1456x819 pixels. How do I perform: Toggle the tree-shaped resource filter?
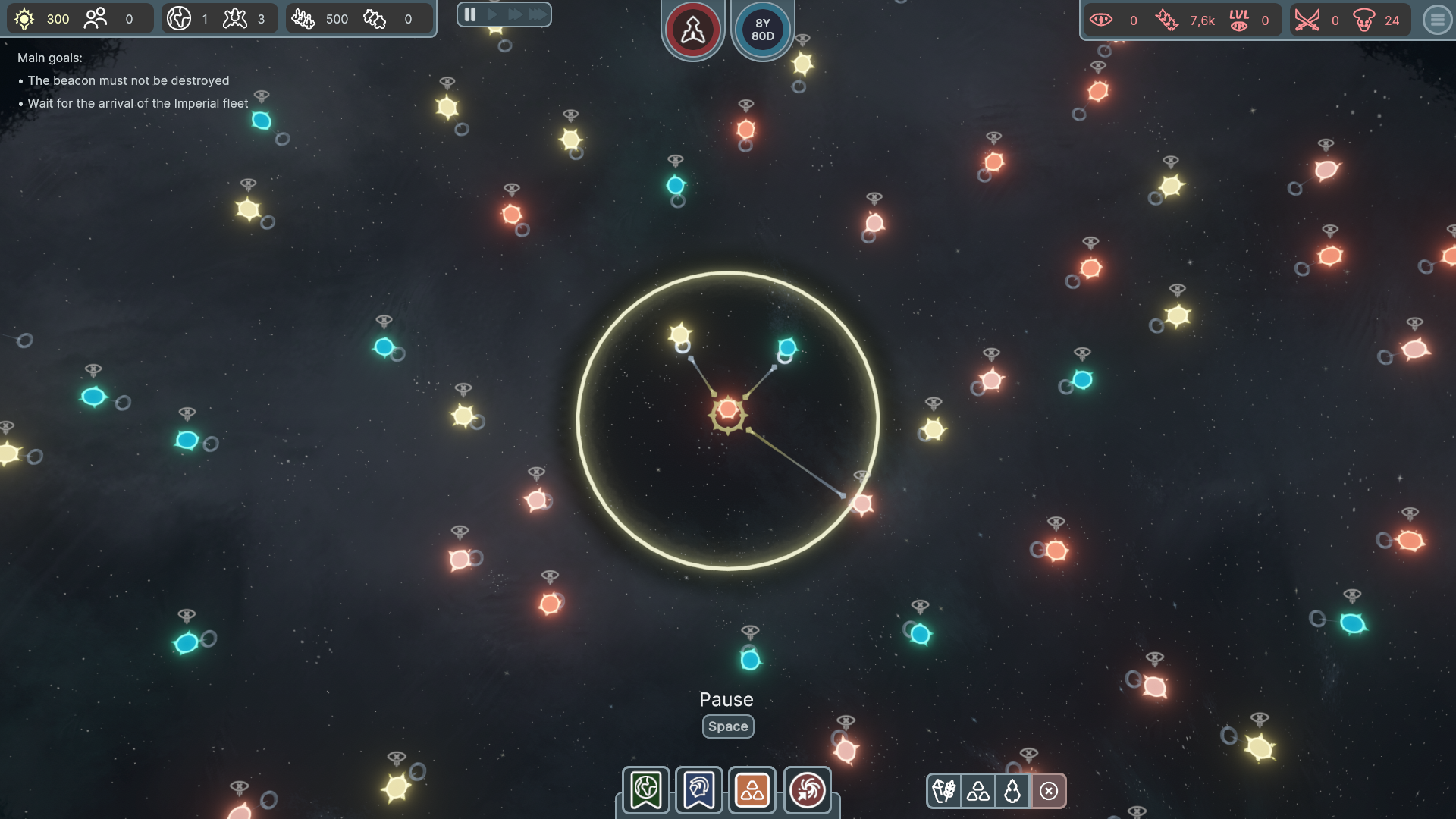1012,791
